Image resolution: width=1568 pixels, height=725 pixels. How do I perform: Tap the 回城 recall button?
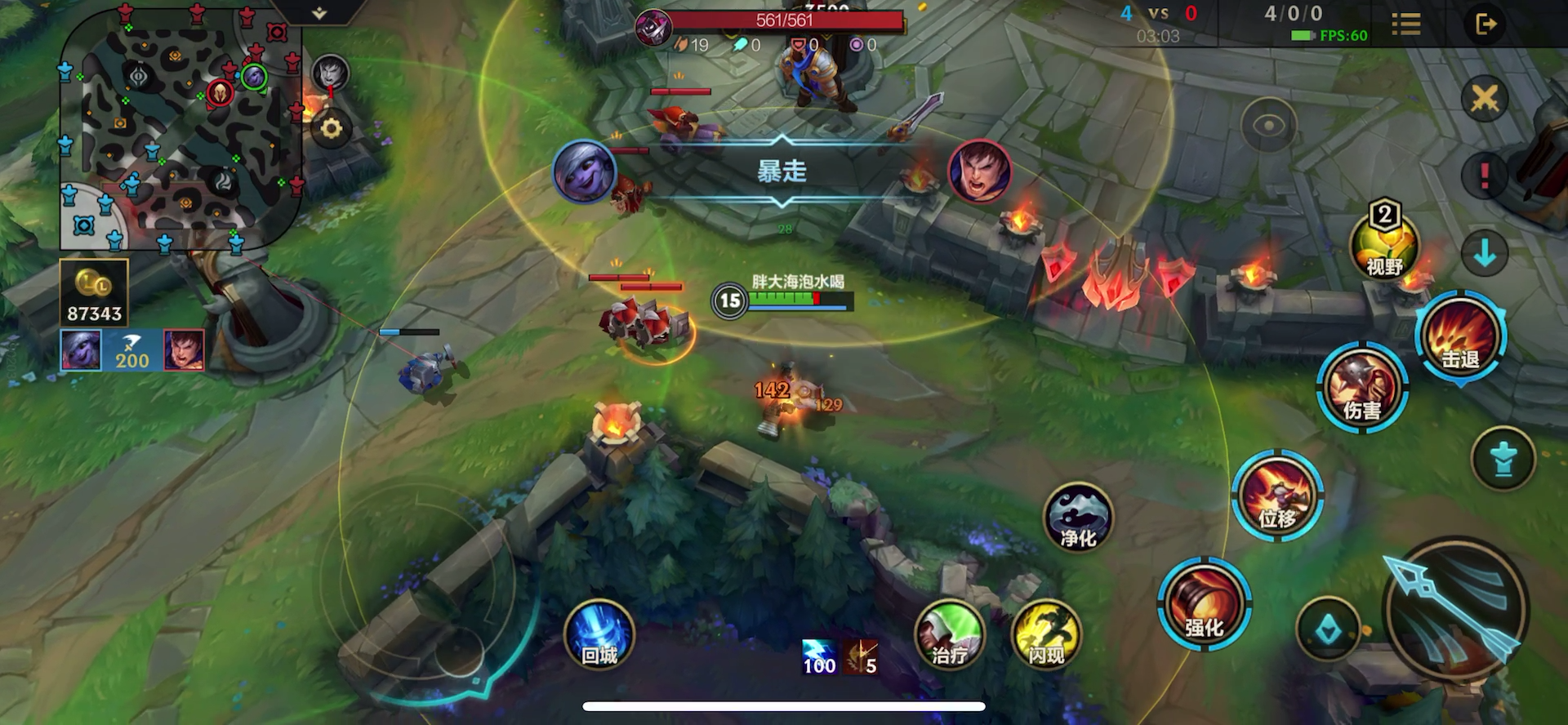[599, 634]
